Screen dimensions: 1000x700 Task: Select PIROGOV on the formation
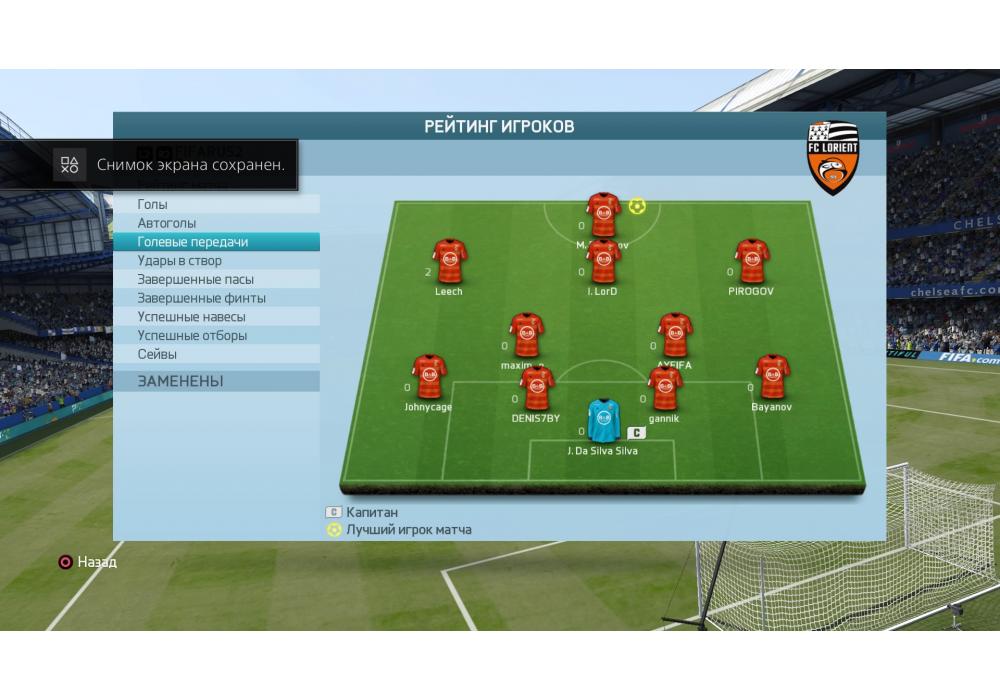coord(751,262)
